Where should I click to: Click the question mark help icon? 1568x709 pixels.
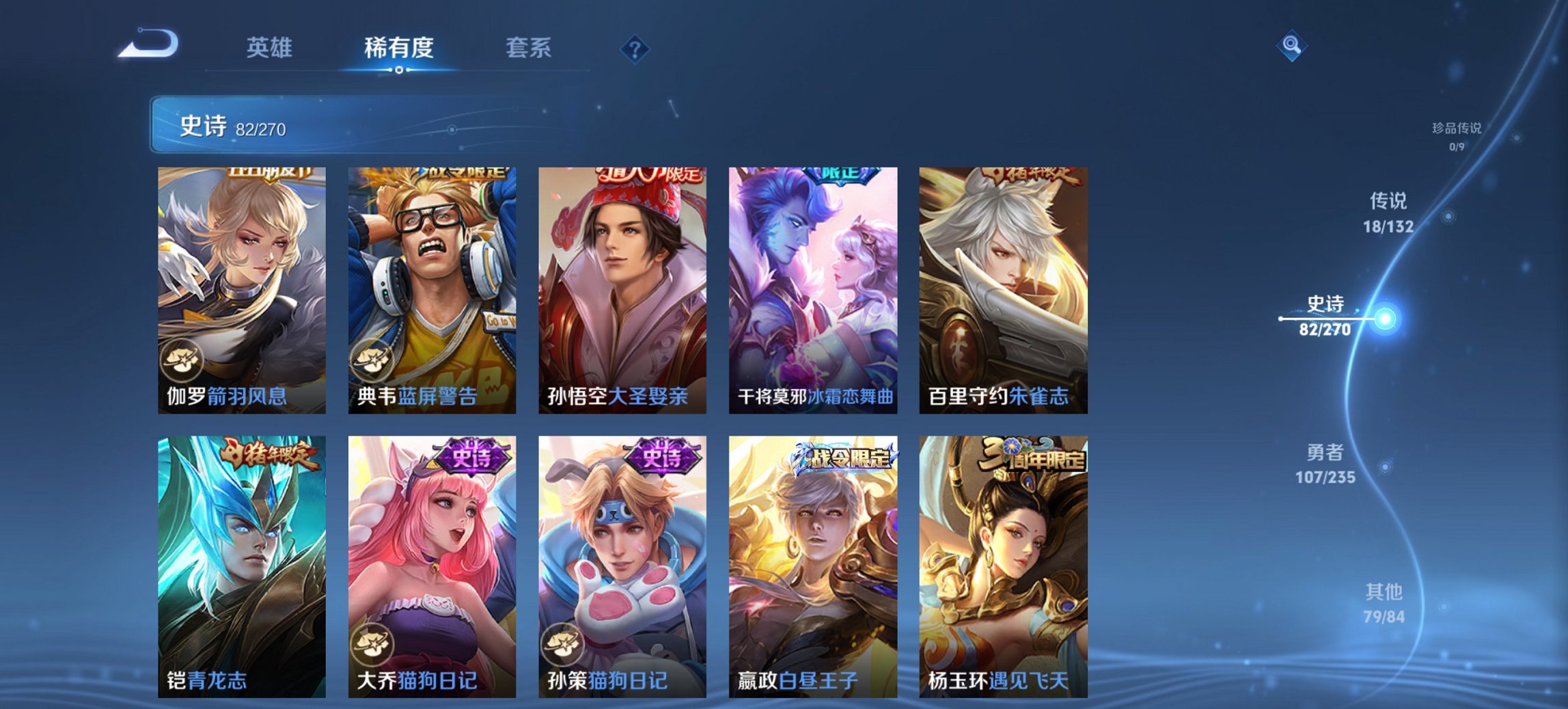tap(635, 48)
